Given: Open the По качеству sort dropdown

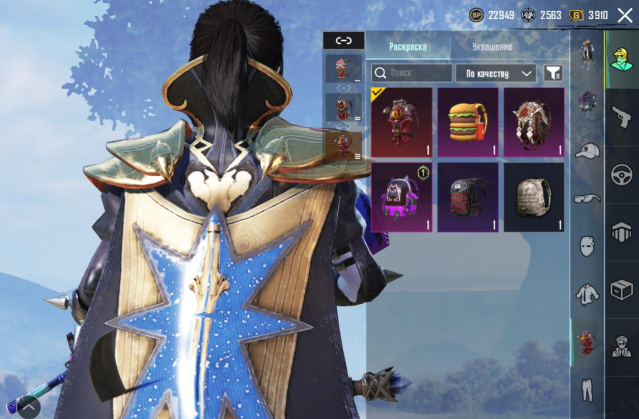Looking at the screenshot, I should coord(496,73).
